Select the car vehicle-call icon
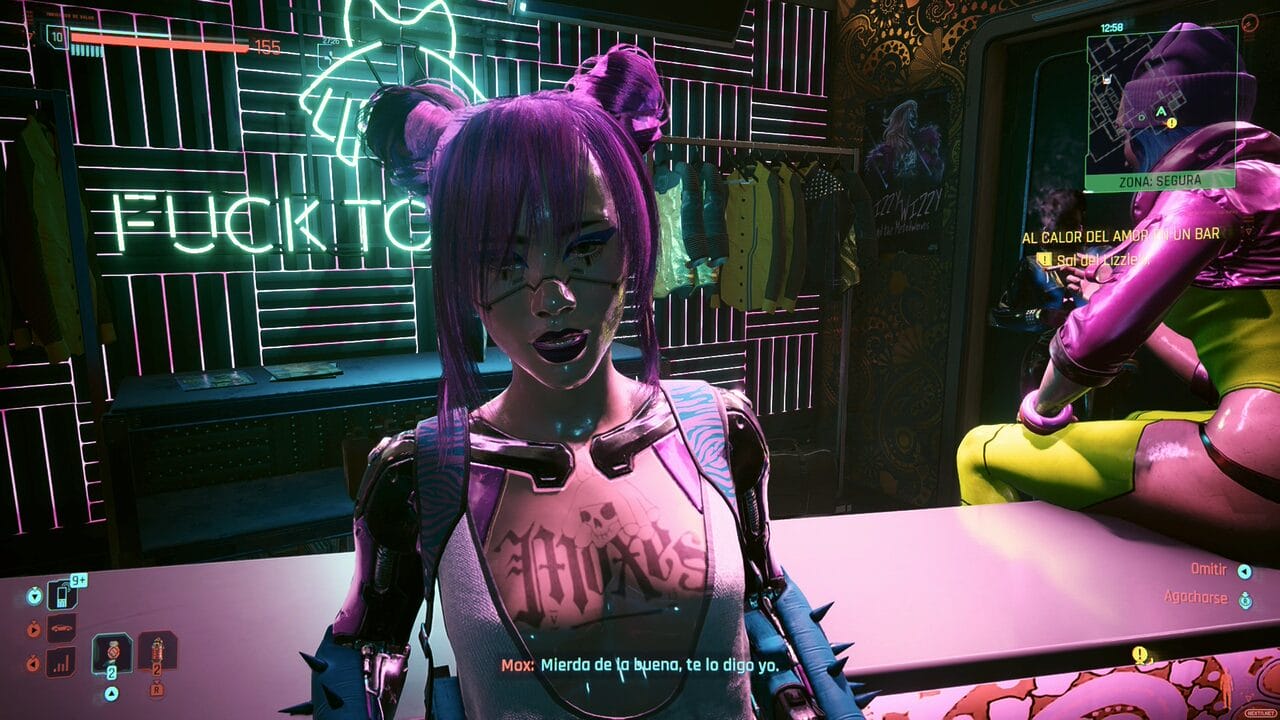The height and width of the screenshot is (720, 1280). point(61,629)
